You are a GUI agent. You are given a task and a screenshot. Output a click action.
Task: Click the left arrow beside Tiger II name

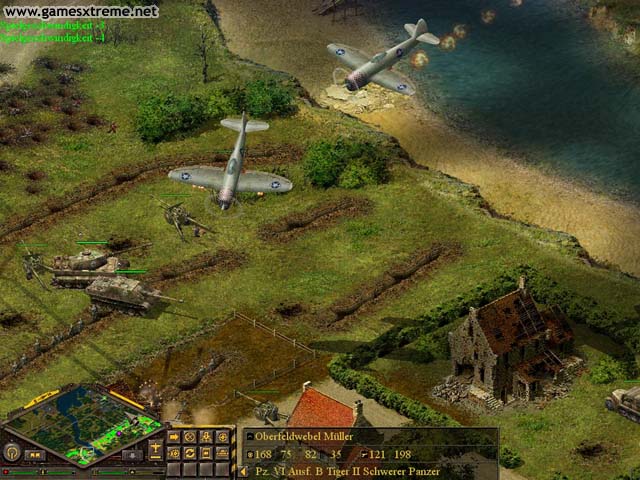point(243,471)
